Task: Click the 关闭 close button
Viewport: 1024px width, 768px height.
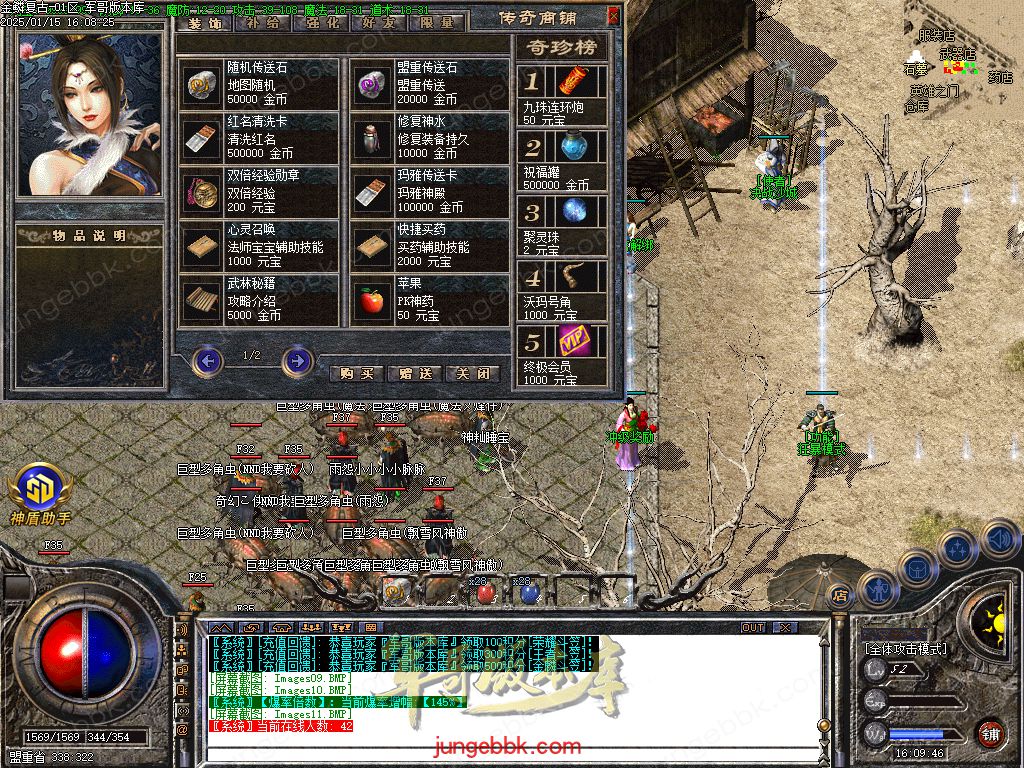Action: point(473,373)
